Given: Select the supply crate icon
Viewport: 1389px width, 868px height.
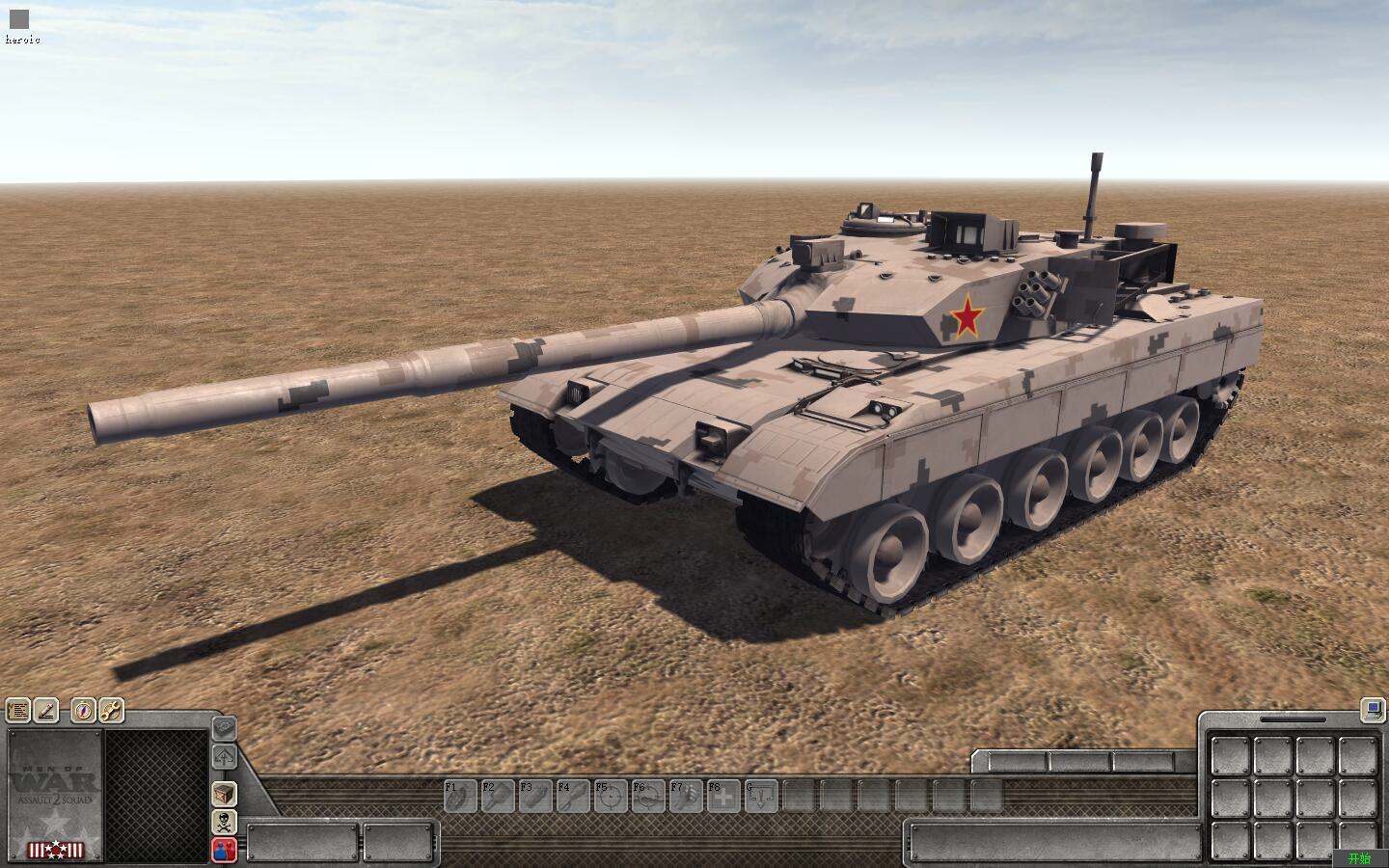Looking at the screenshot, I should (x=225, y=795).
